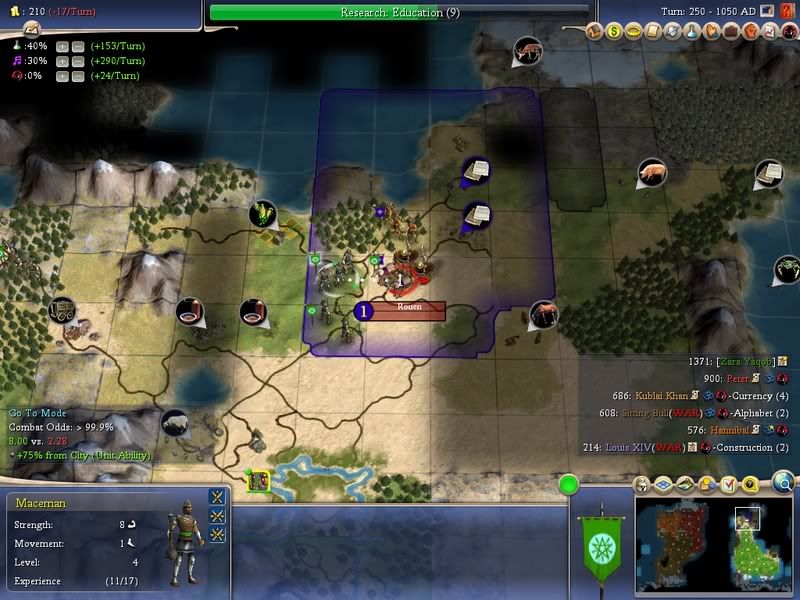This screenshot has height=600, width=800.
Task: Open the research bar showing Education
Action: [397, 13]
